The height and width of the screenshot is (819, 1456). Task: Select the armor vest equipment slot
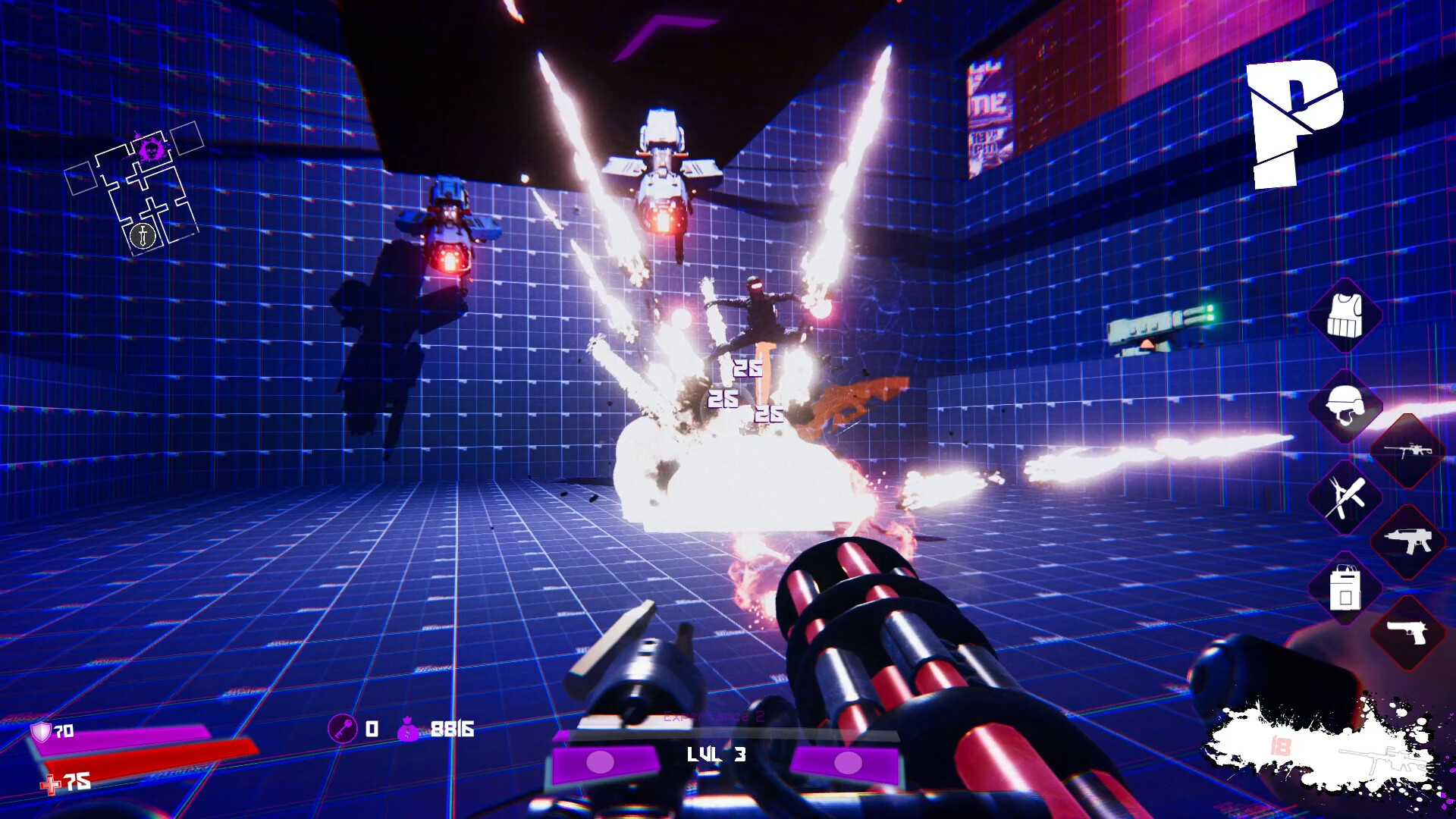pos(1345,315)
